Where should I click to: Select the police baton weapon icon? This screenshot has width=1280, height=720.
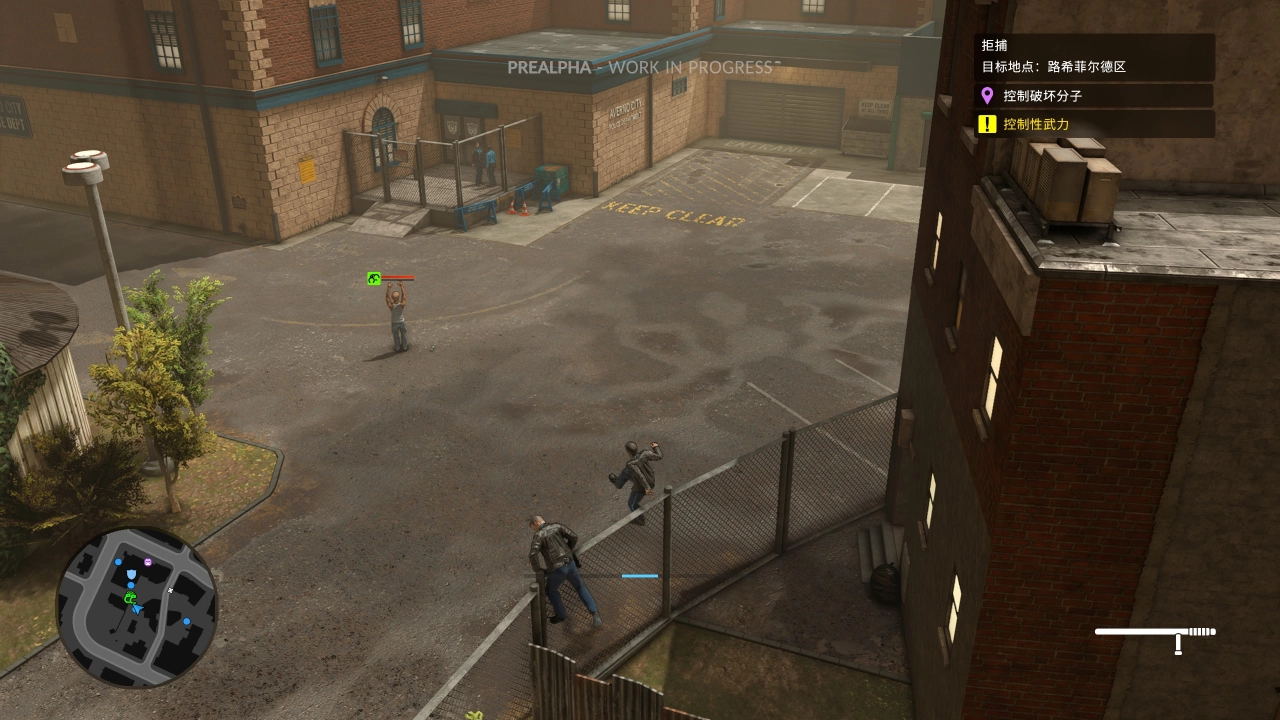(x=1156, y=635)
